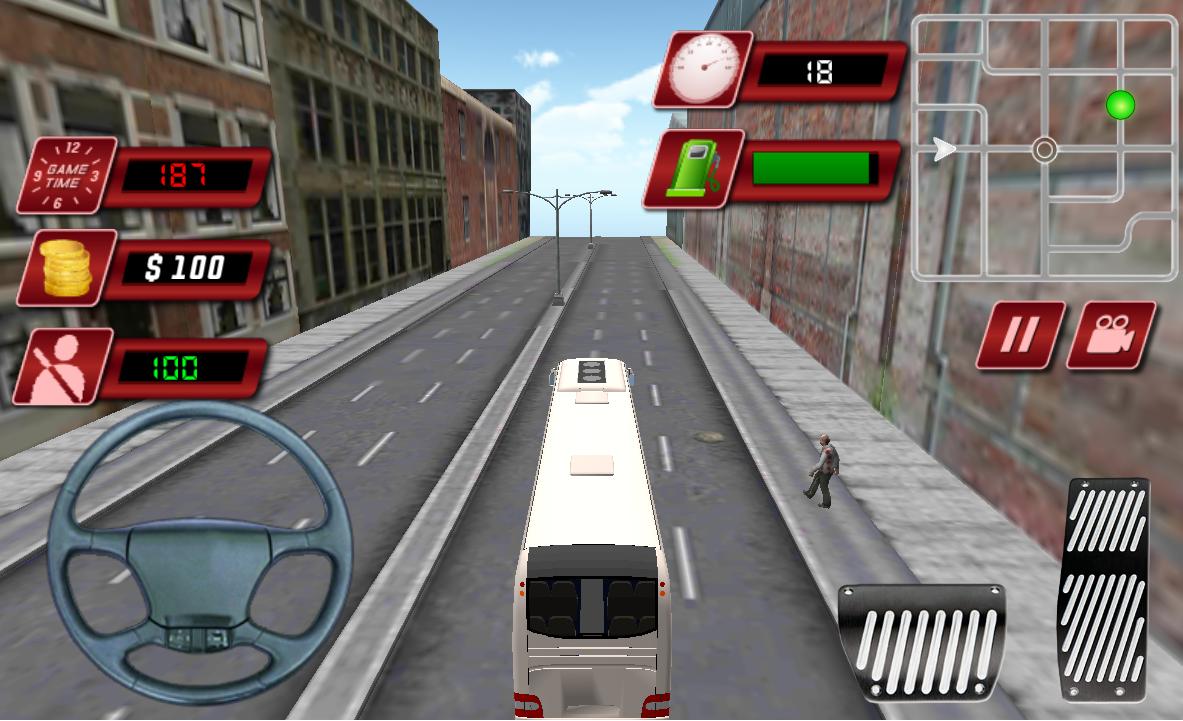Viewport: 1183px width, 721px height.
Task: Click the city minimap
Action: point(1044,148)
